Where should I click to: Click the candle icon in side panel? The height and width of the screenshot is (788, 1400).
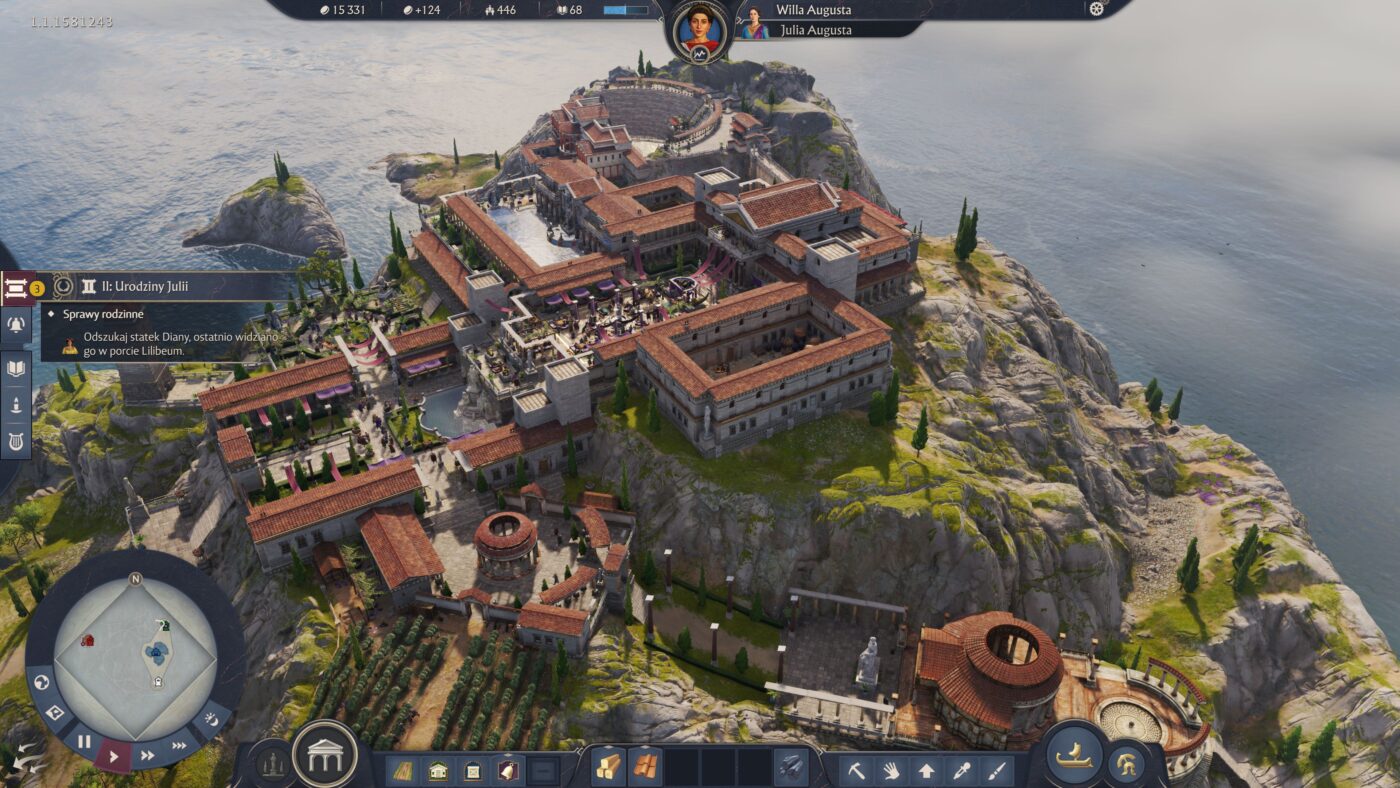(16, 405)
